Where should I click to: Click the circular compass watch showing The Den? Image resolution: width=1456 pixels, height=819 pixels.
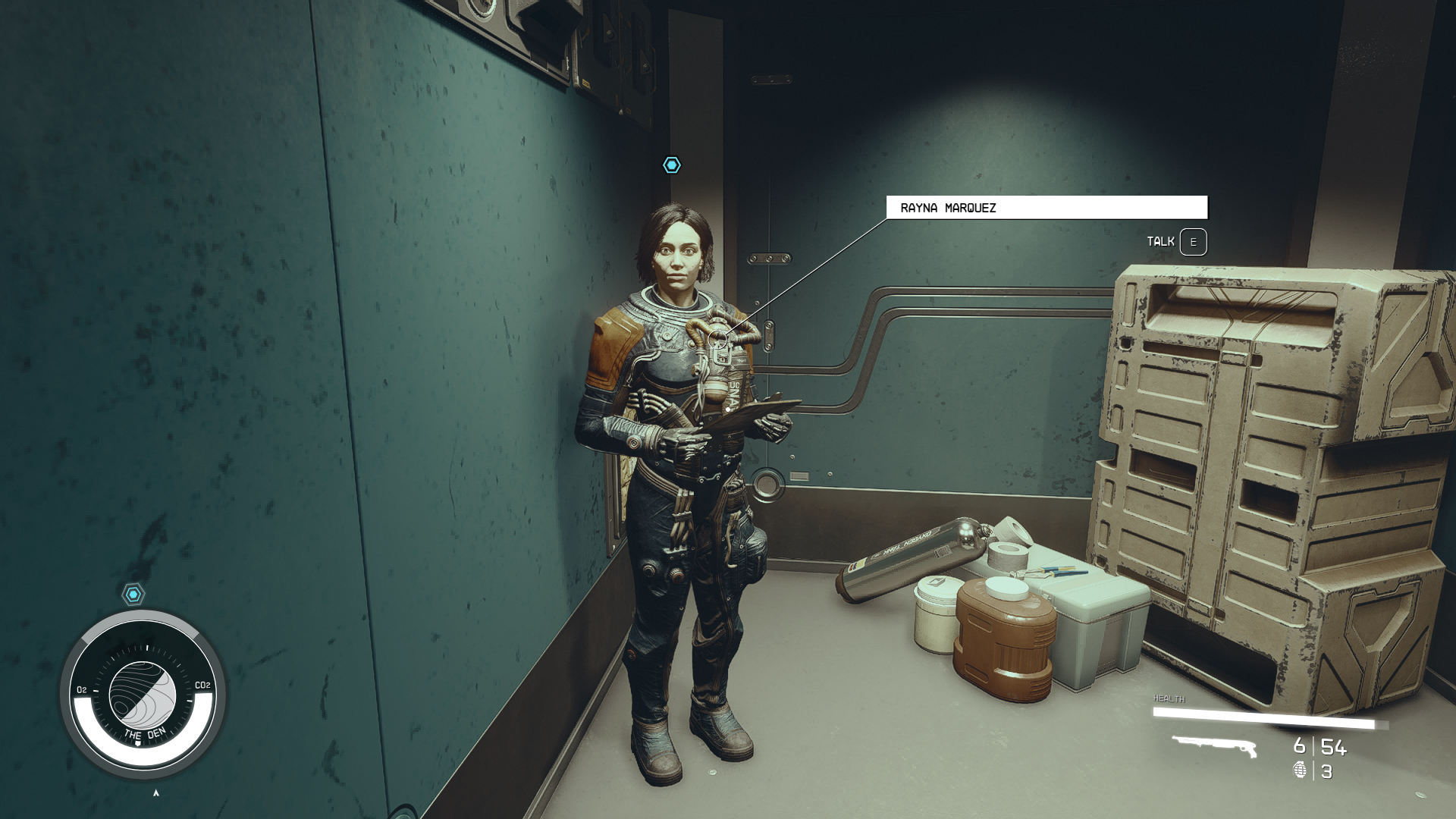[x=143, y=694]
